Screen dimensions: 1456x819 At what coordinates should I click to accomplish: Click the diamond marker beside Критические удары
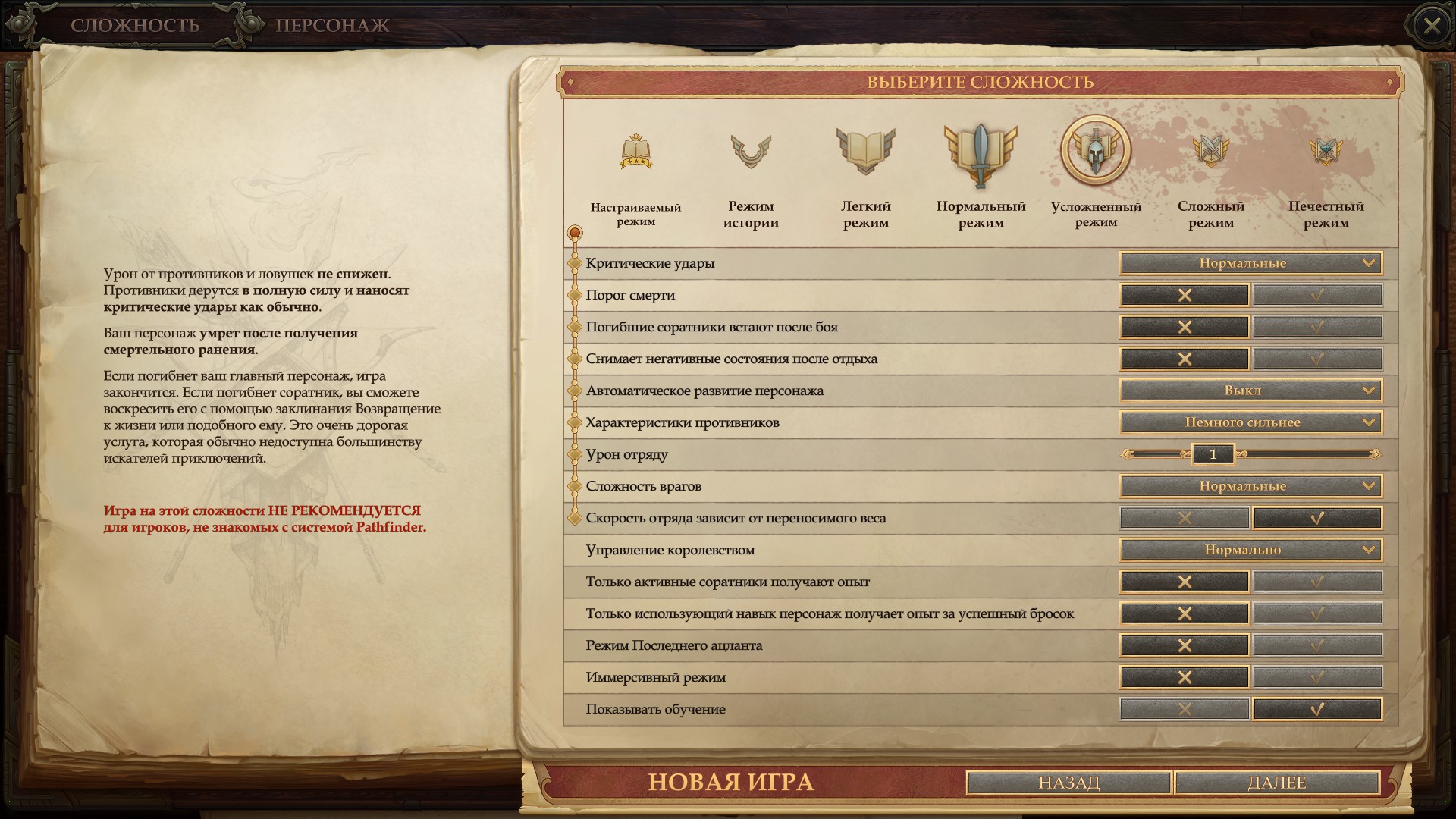pyautogui.click(x=575, y=263)
